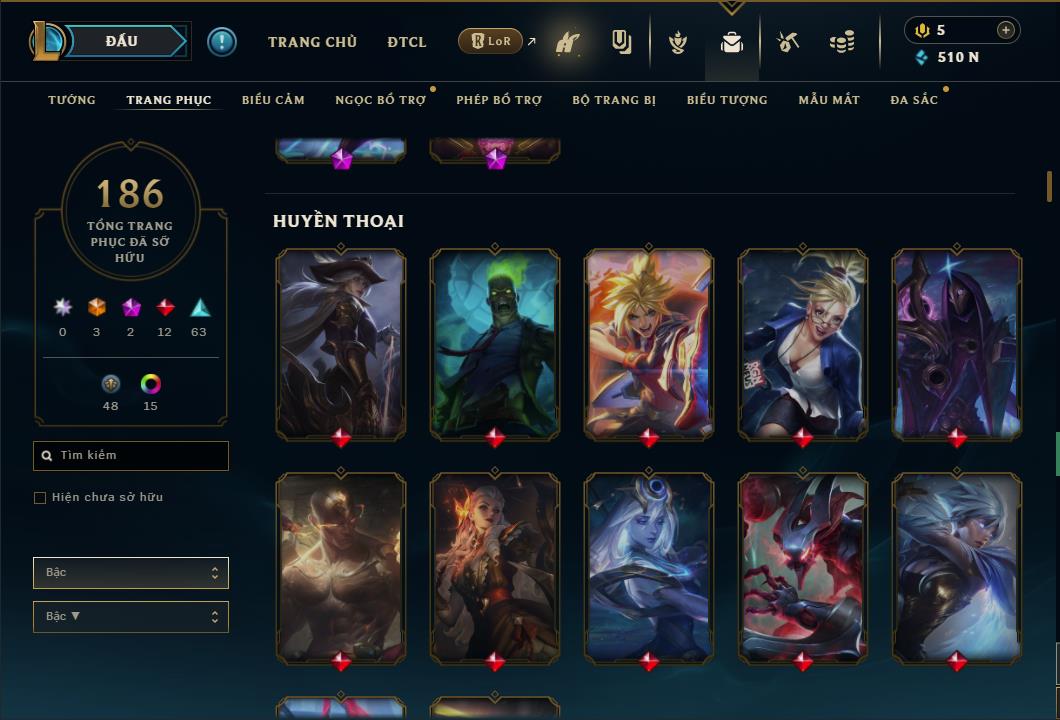Screen dimensions: 1060x720
Task: Switch to the BIỂU CẢM tab
Action: tap(273, 100)
